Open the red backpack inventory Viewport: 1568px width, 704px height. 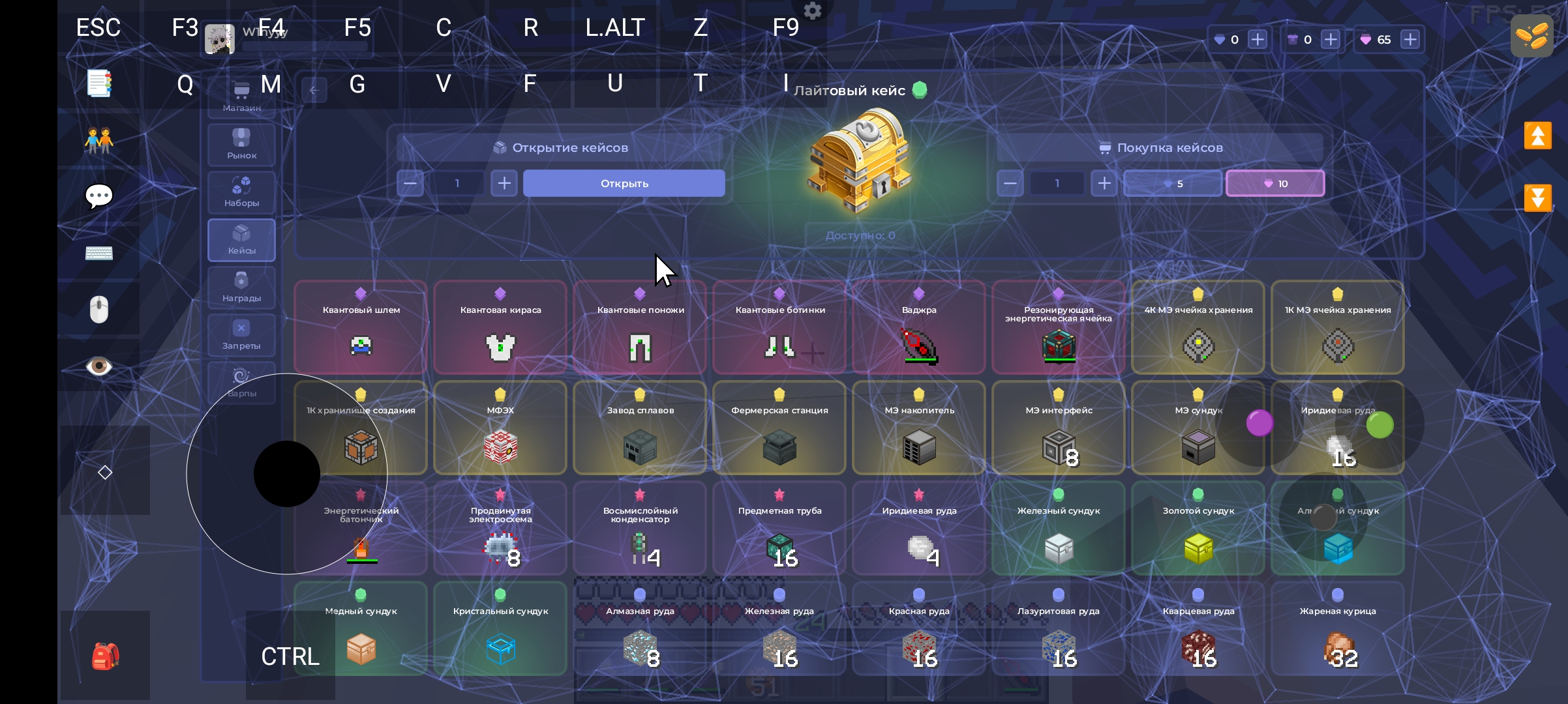click(105, 656)
